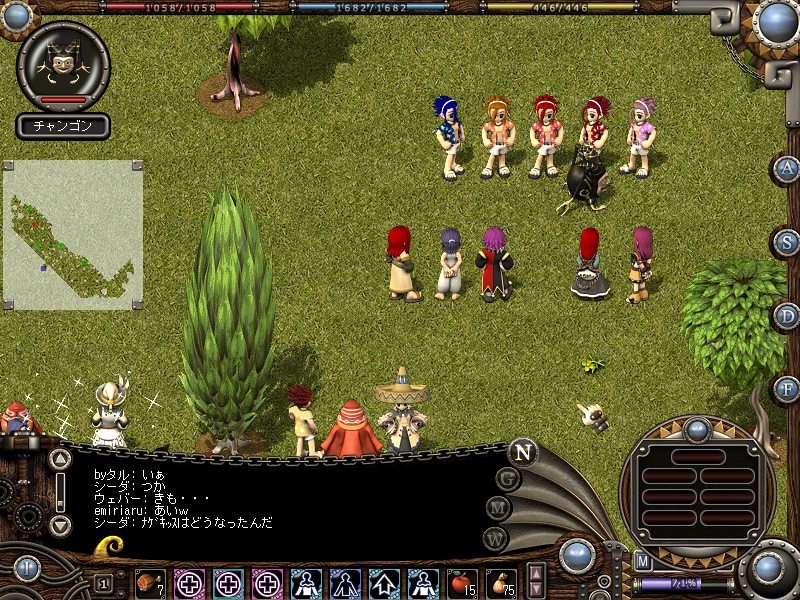Activate the up-arrow buff skill icon
The width and height of the screenshot is (800, 600).
pos(385,582)
